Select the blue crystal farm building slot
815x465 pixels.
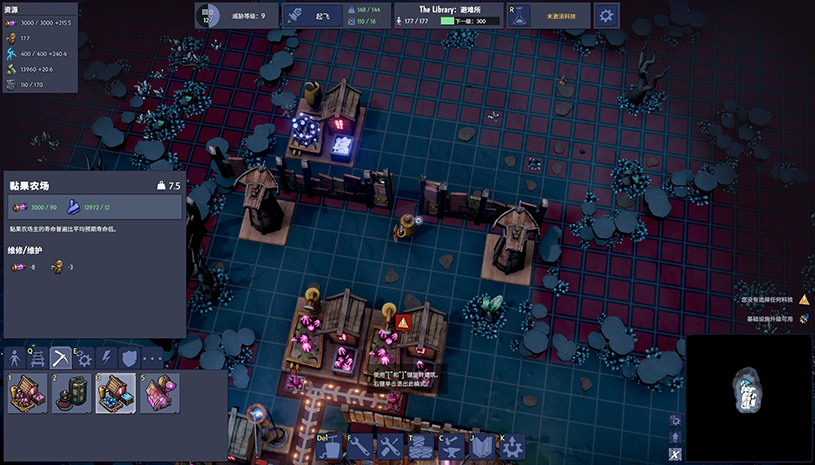click(x=116, y=394)
